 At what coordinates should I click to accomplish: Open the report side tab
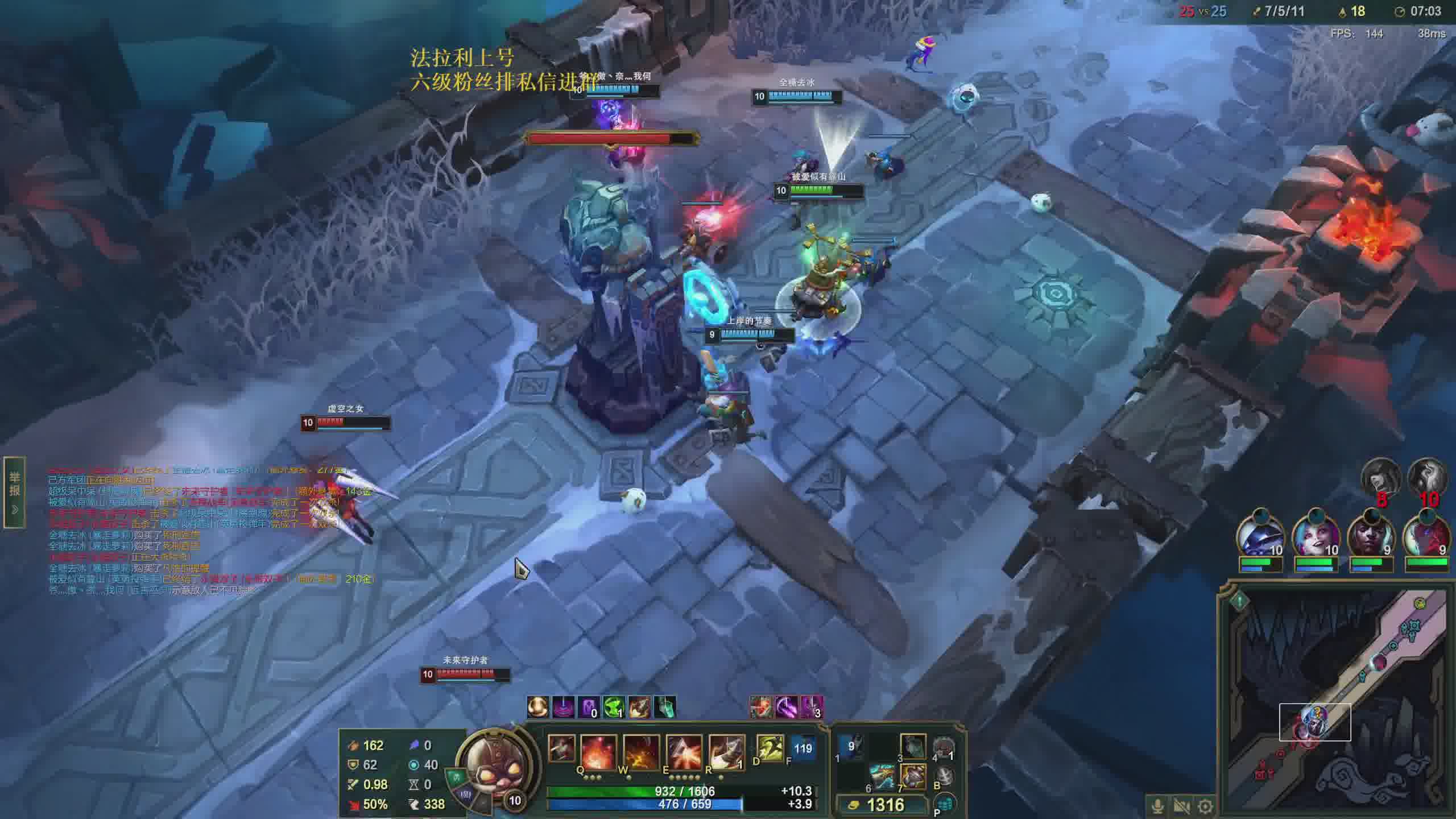click(14, 493)
